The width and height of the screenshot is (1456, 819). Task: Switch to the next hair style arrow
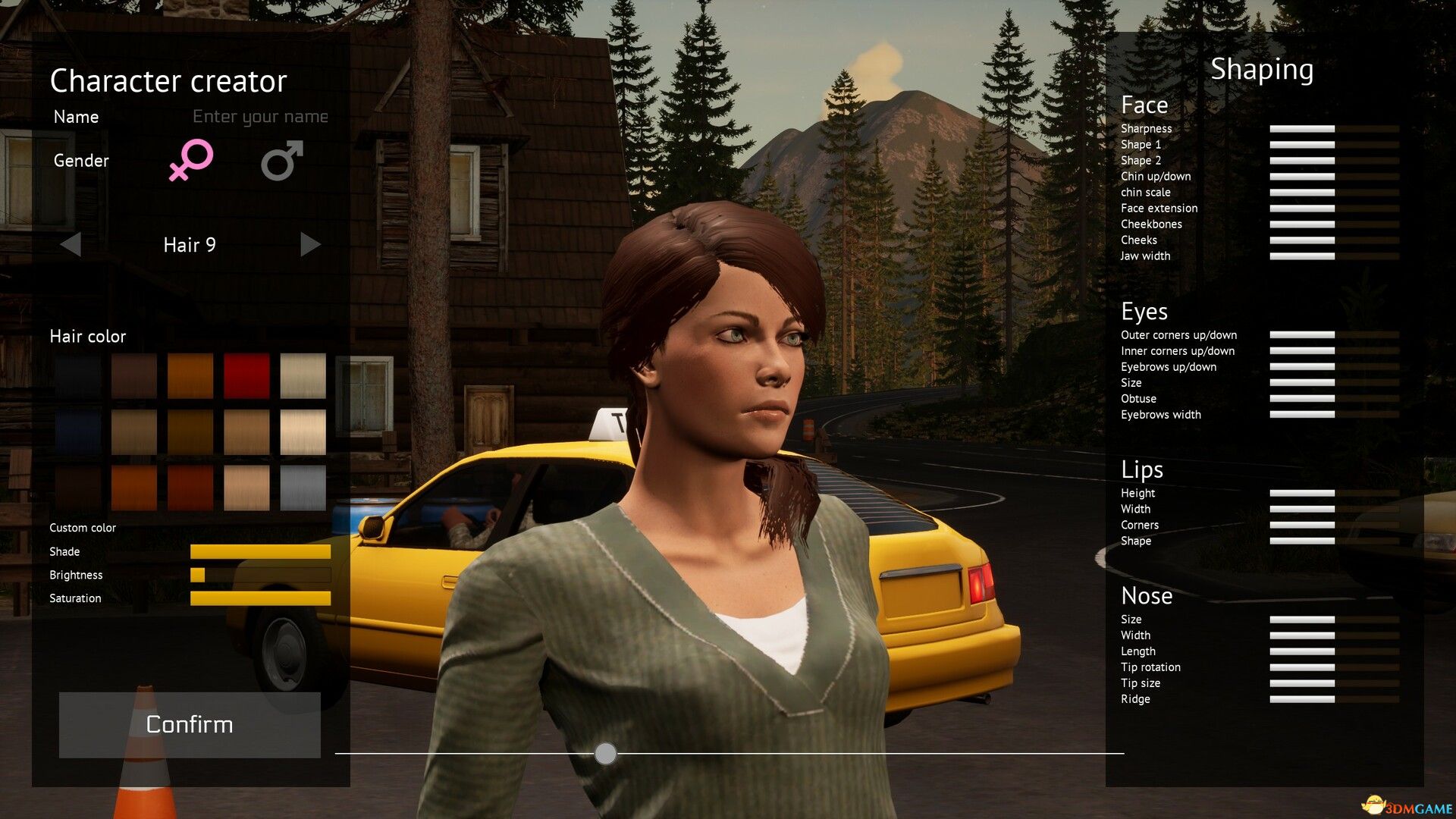[x=310, y=244]
